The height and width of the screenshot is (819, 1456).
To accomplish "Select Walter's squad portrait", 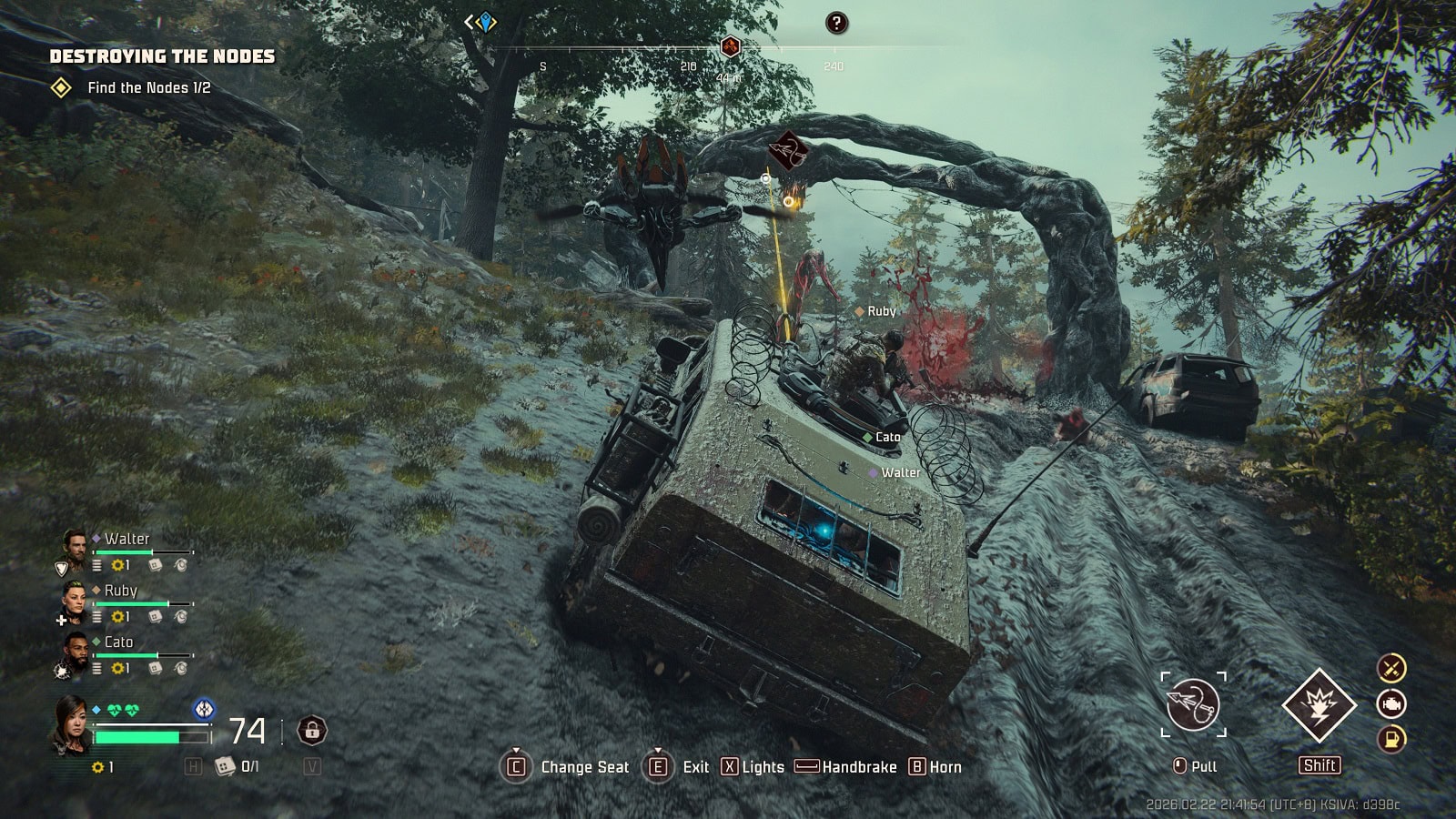I will pos(74,549).
